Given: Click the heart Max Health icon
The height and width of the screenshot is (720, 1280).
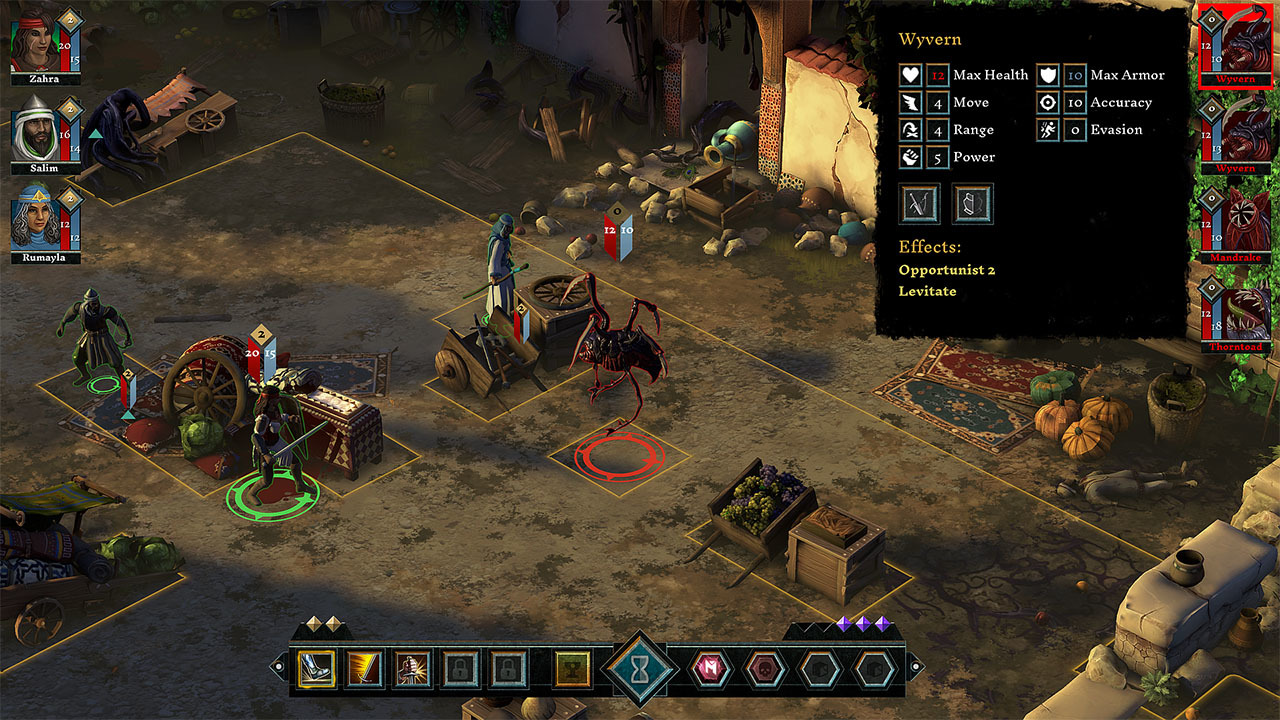Looking at the screenshot, I should [x=911, y=75].
